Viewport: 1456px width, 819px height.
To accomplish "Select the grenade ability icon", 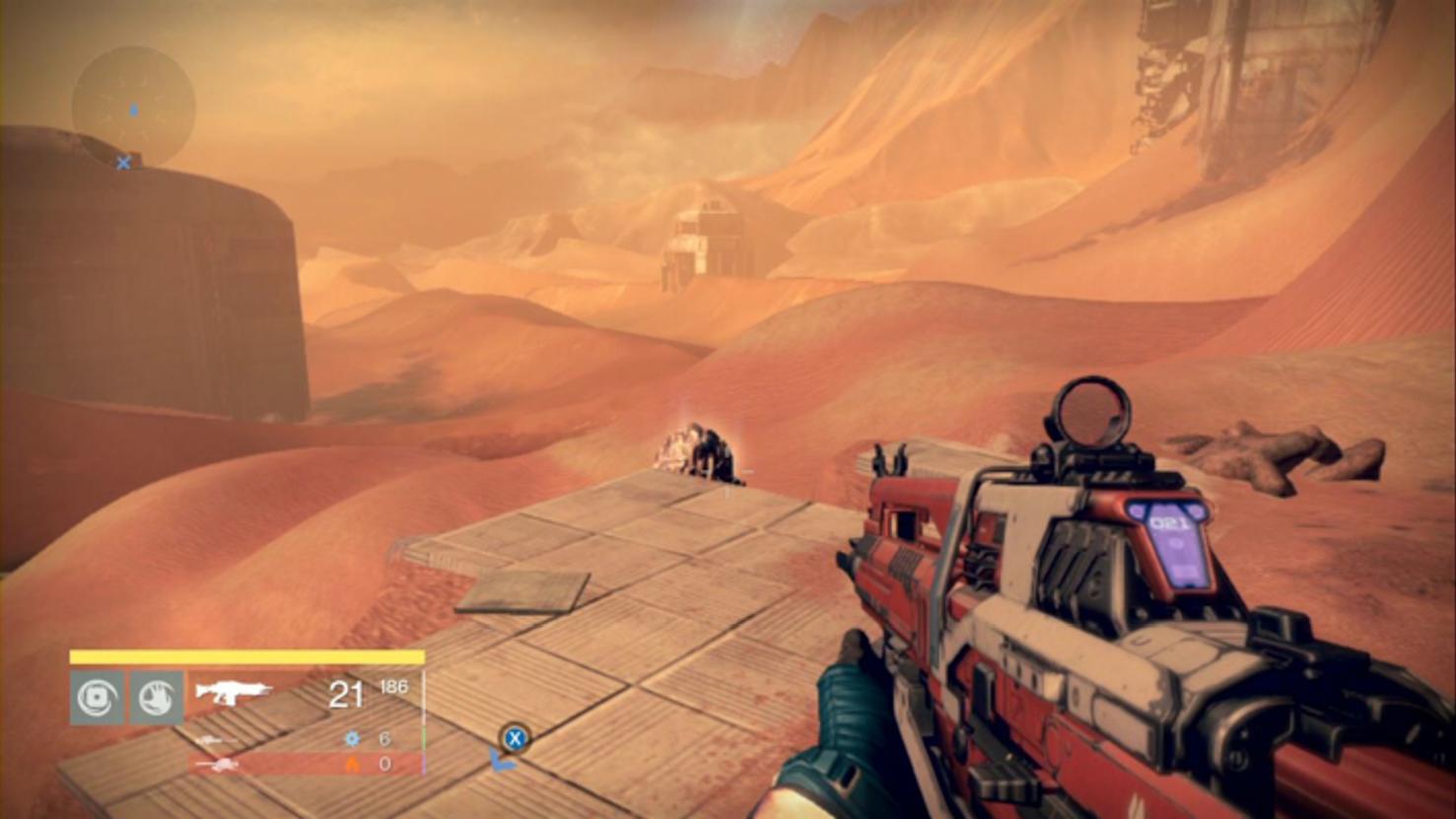I will click(97, 698).
